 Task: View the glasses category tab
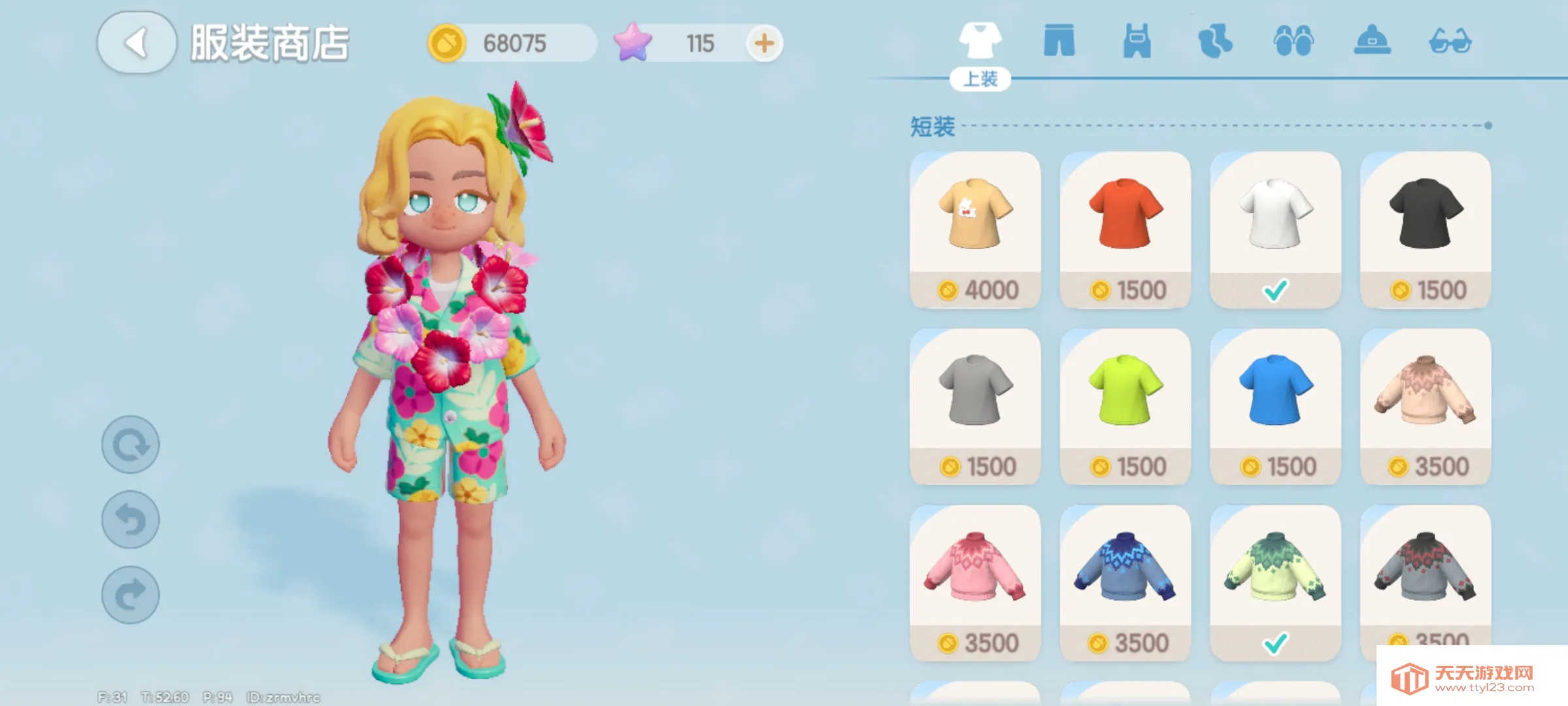point(1450,41)
